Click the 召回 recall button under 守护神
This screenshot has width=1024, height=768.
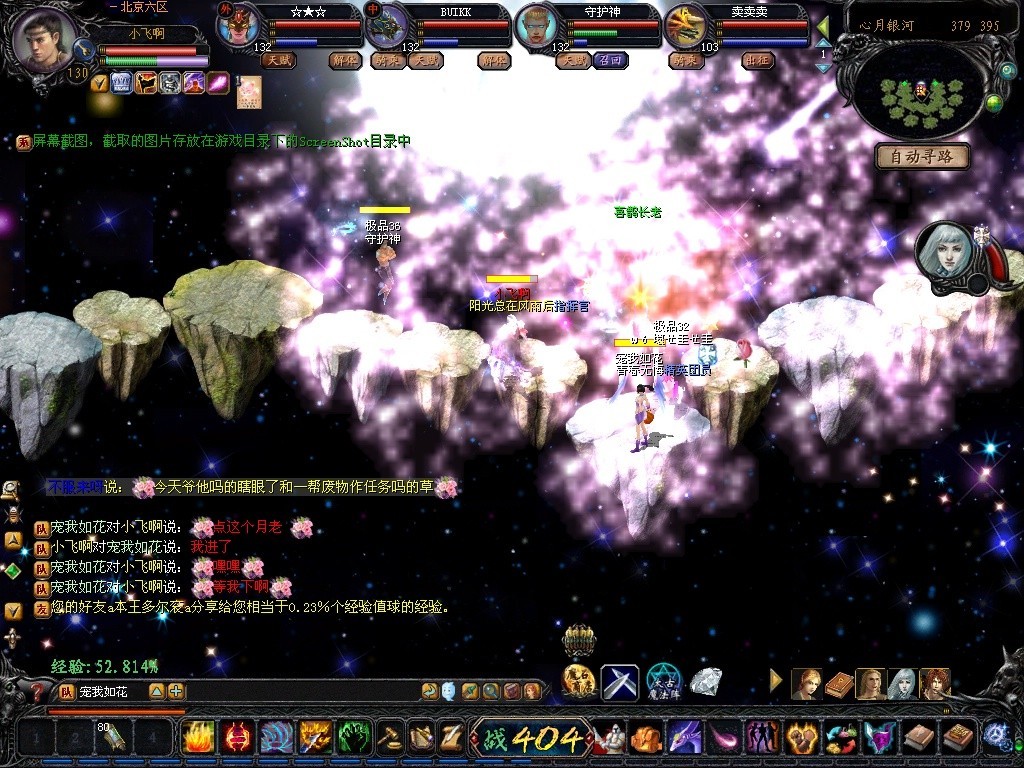[x=610, y=60]
